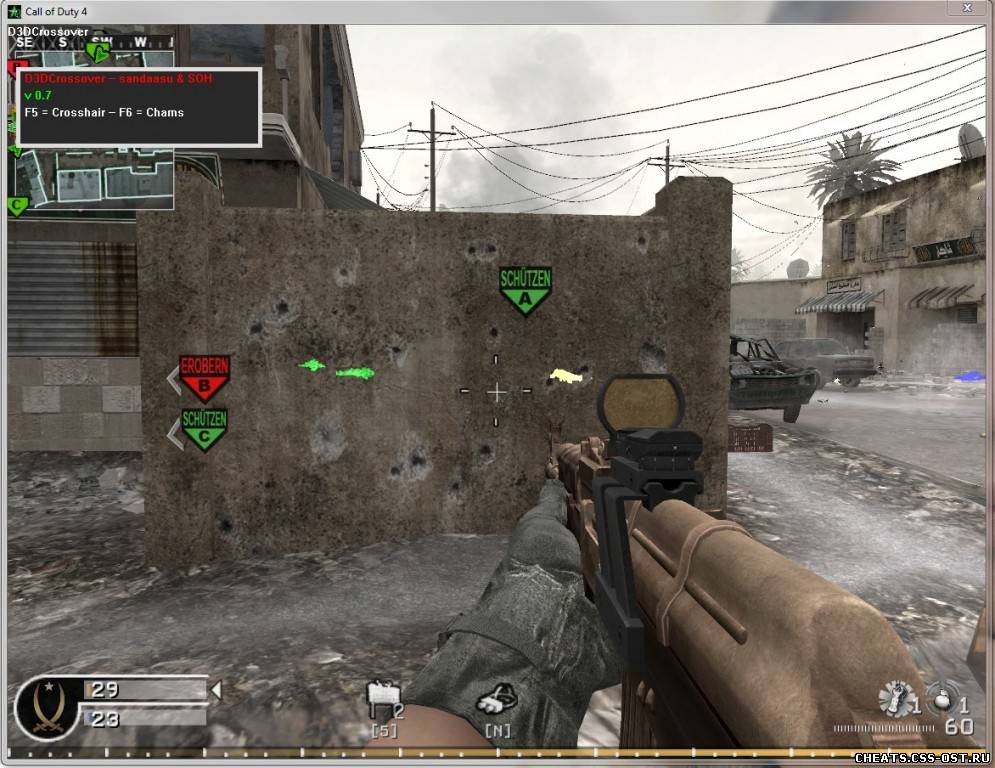995x768 pixels.
Task: Select the red Erobern B objective marker
Action: click(204, 376)
